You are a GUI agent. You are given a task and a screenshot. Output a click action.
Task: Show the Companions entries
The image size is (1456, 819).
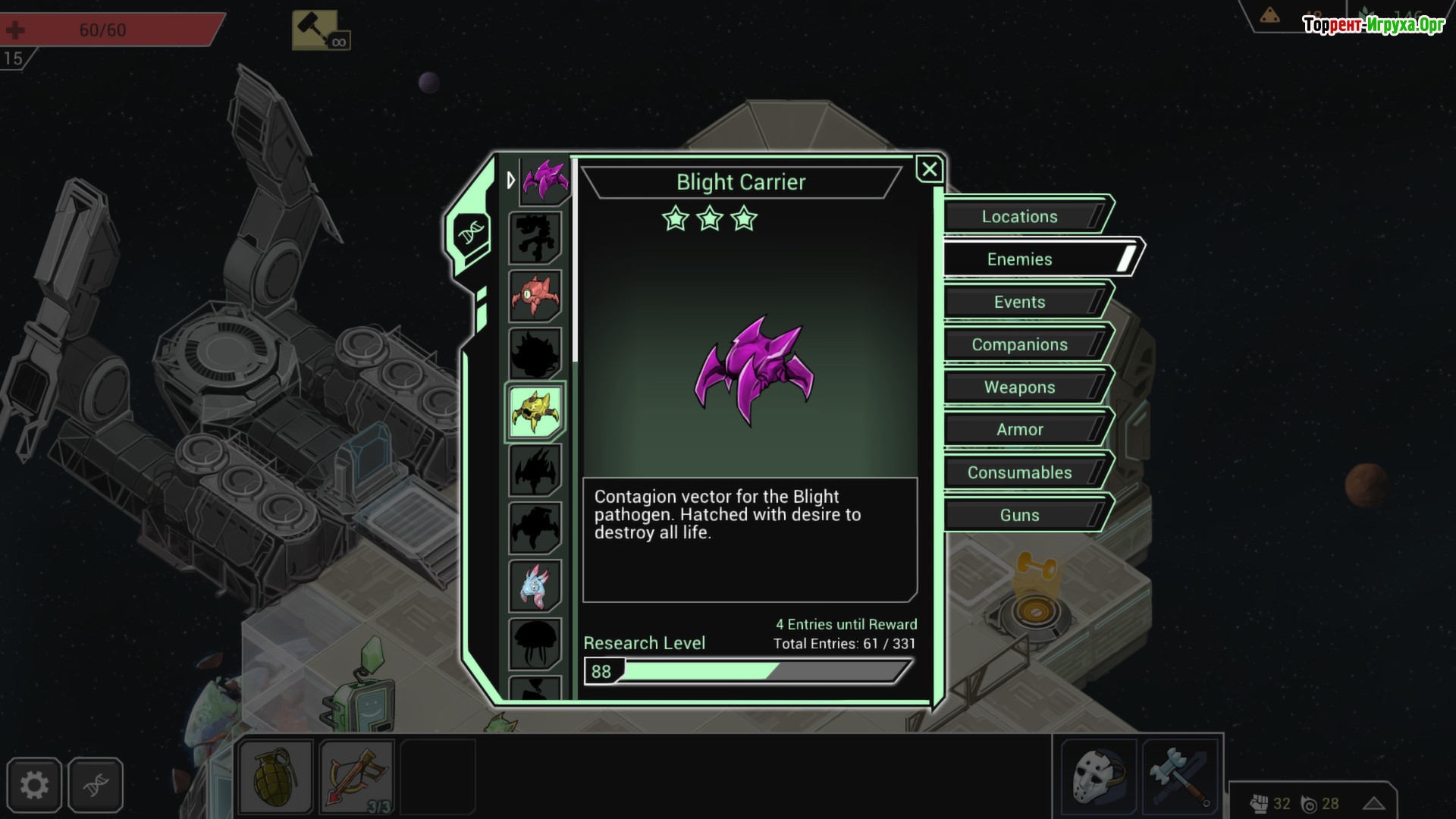1019,345
